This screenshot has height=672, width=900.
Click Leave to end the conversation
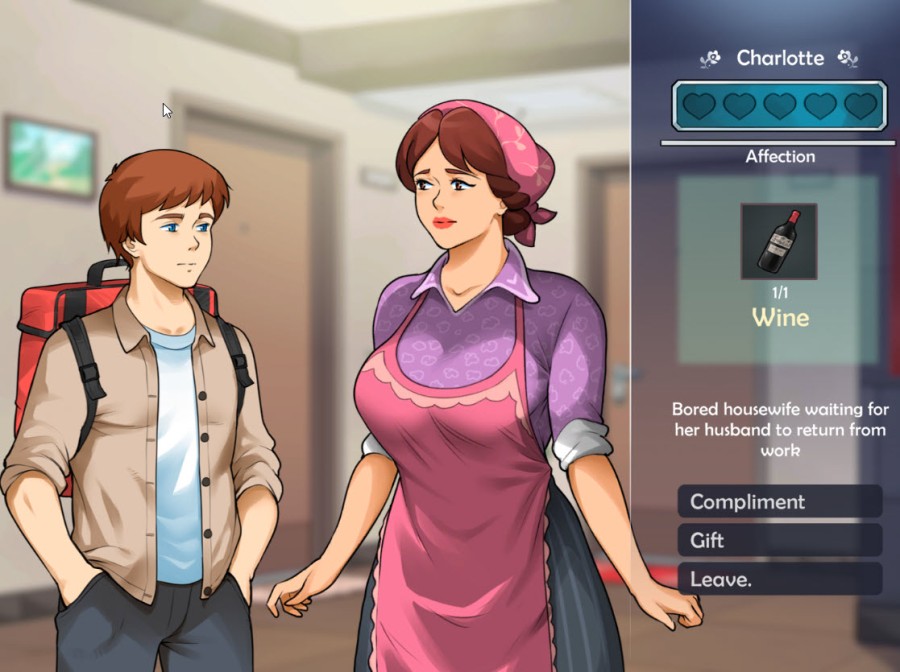point(779,579)
